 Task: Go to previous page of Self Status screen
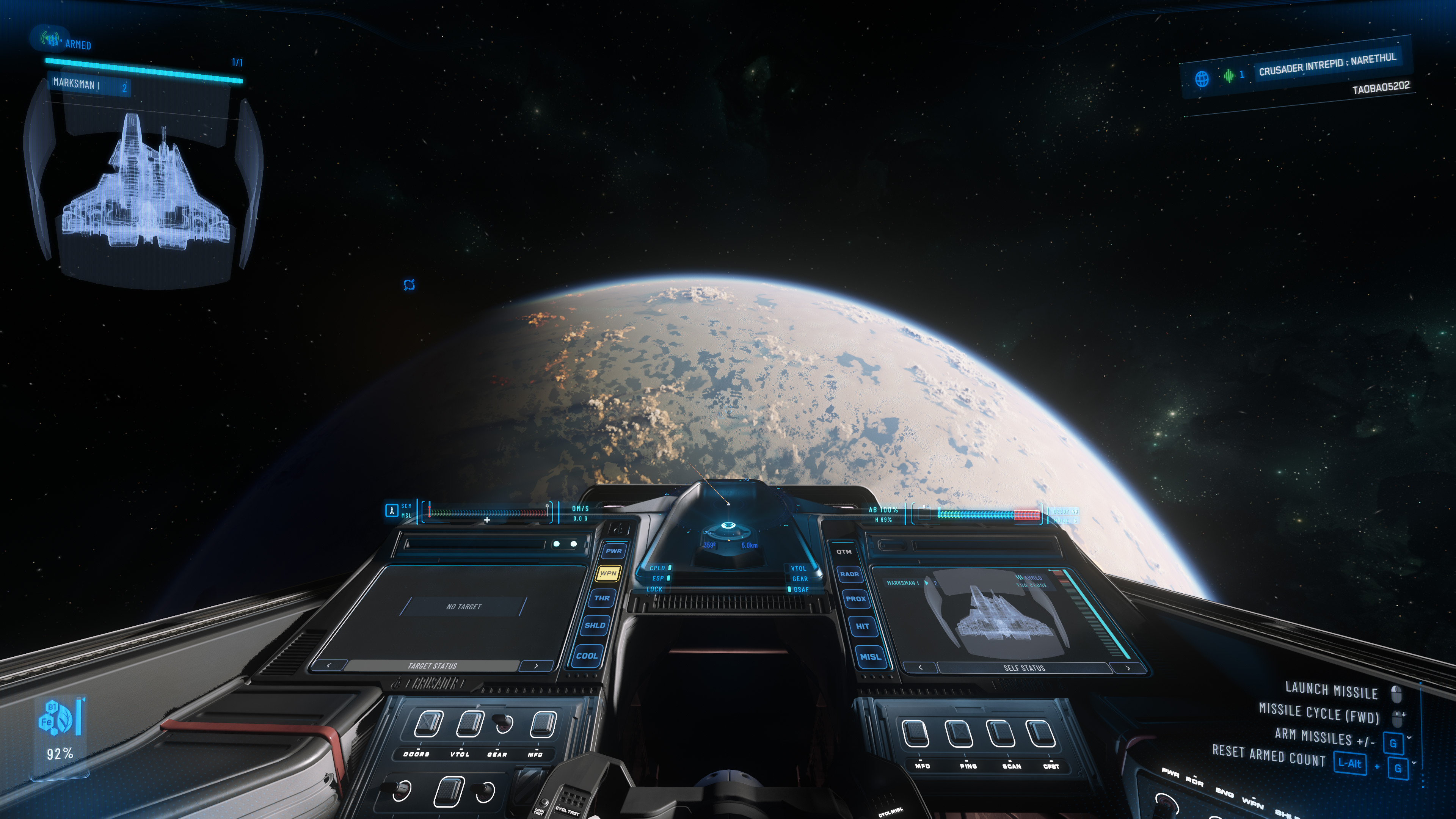920,667
